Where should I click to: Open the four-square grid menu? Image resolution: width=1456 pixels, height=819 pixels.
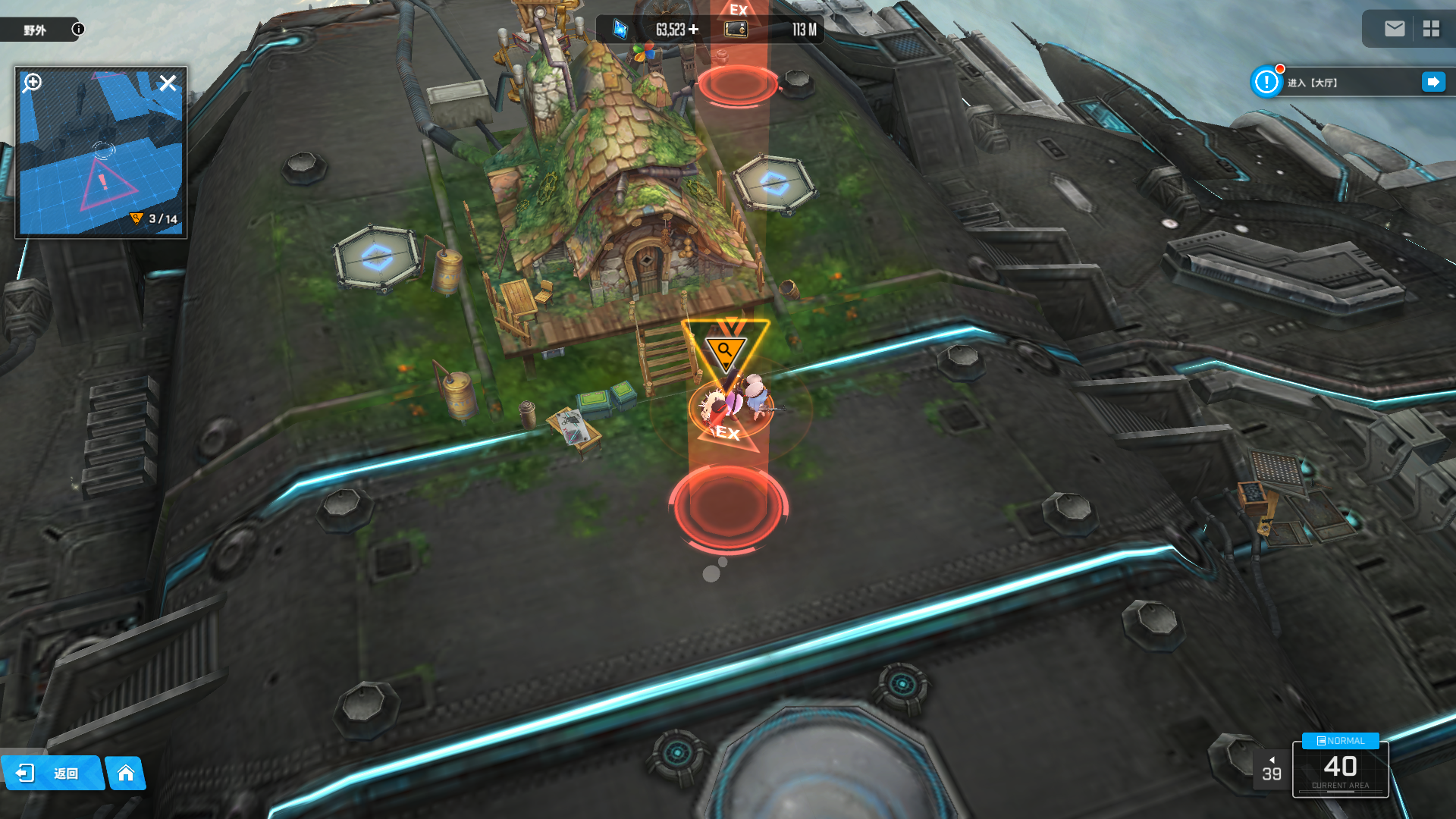(1431, 29)
